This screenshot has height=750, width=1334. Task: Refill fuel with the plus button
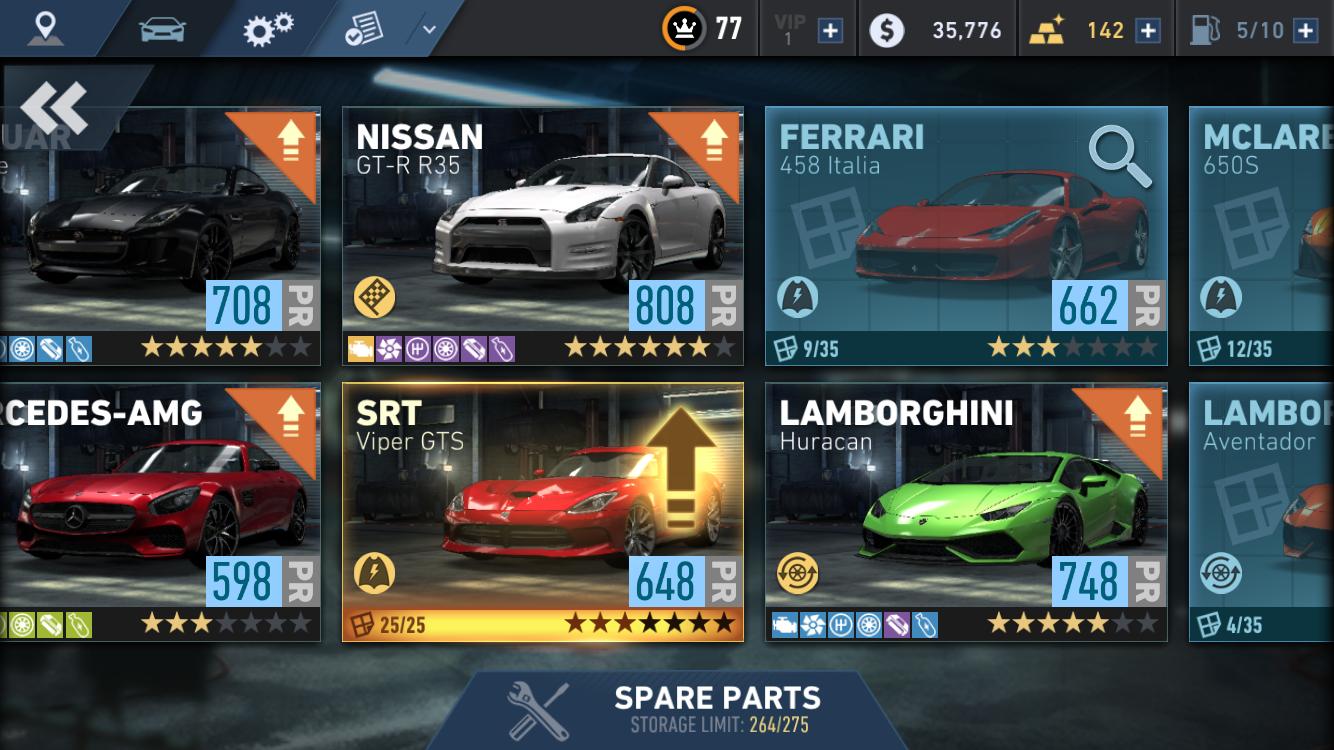pyautogui.click(x=1305, y=30)
